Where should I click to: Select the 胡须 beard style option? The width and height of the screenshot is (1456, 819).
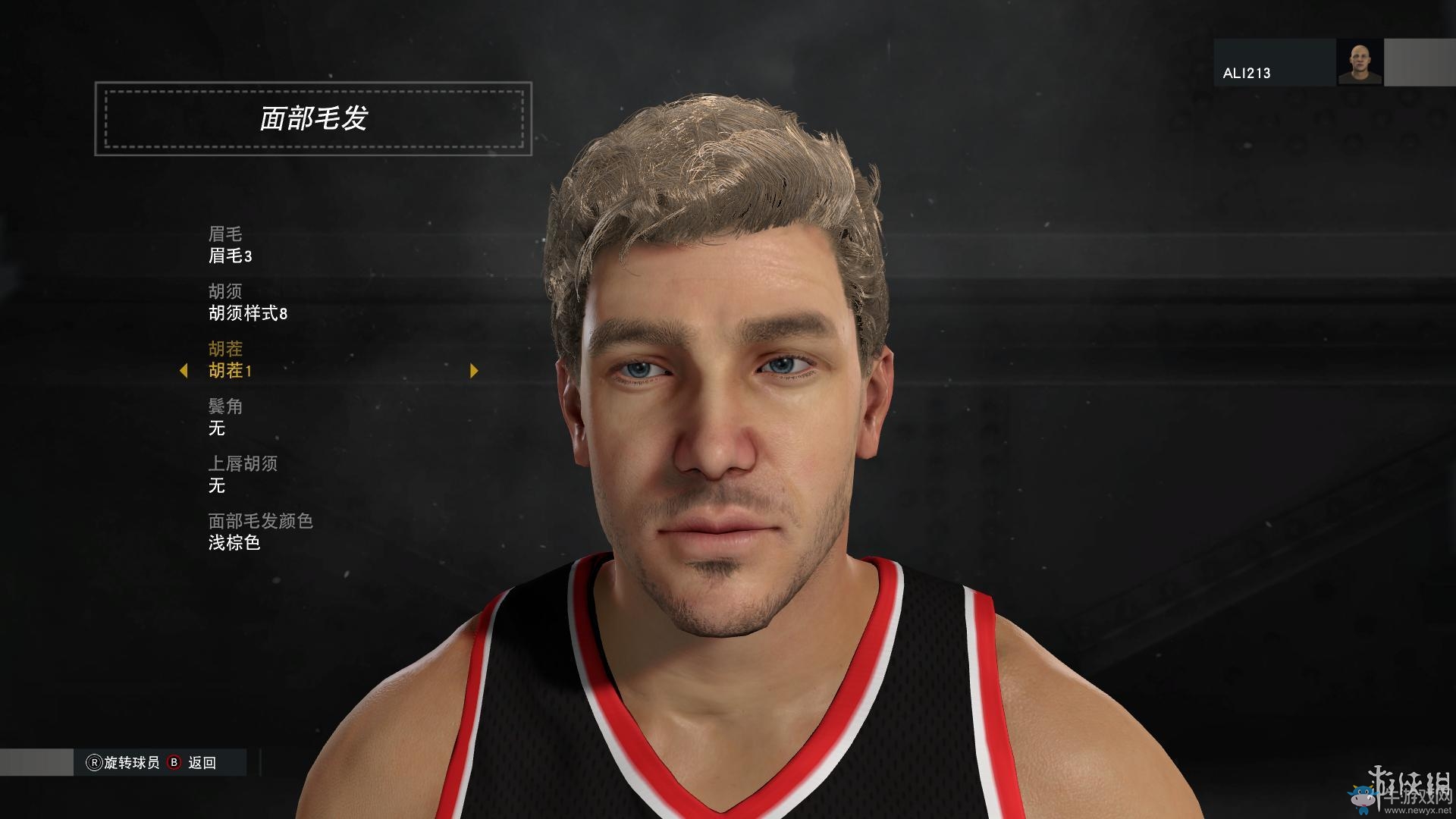click(224, 291)
